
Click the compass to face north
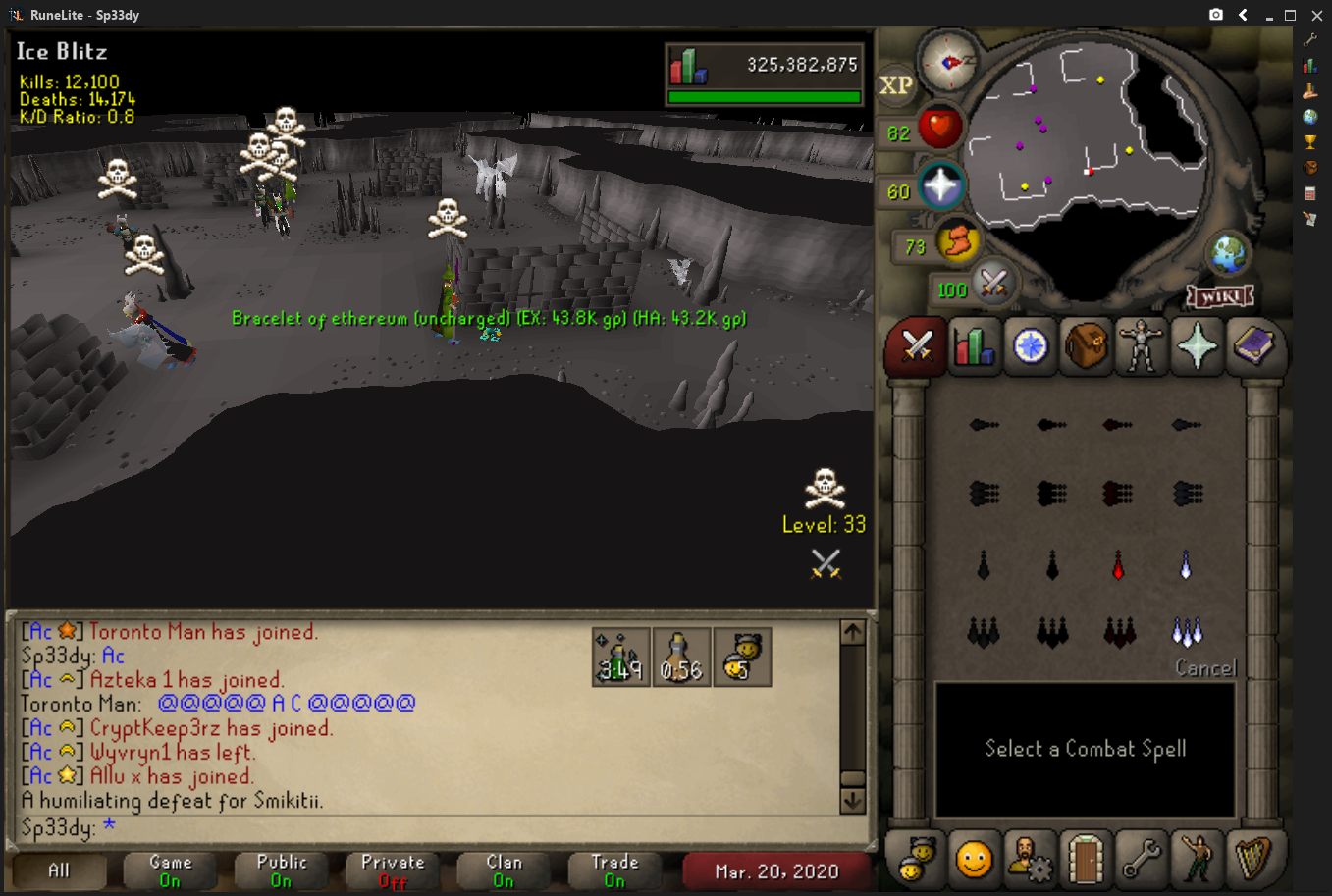[949, 62]
